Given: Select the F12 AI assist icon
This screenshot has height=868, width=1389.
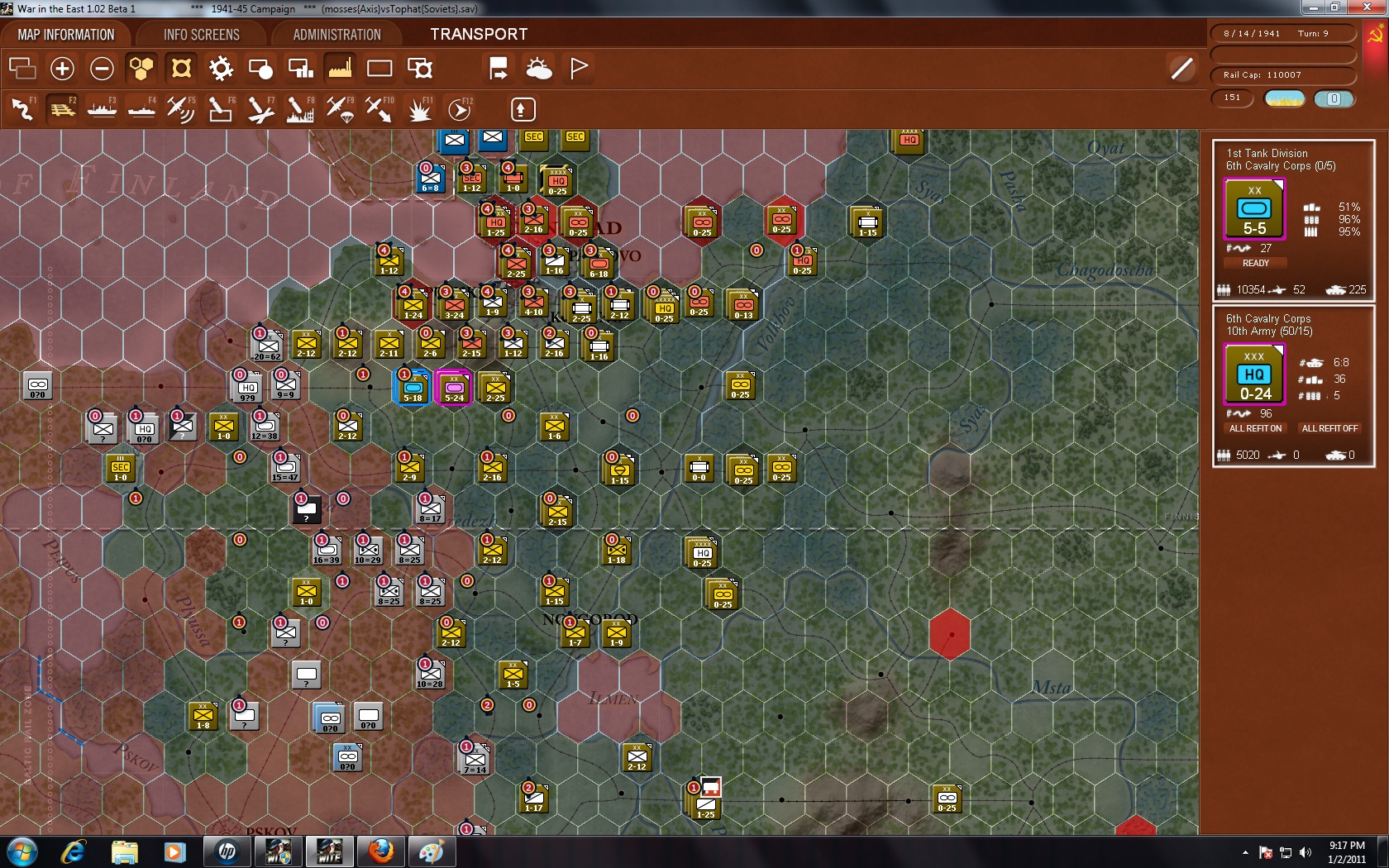Looking at the screenshot, I should pyautogui.click(x=459, y=108).
